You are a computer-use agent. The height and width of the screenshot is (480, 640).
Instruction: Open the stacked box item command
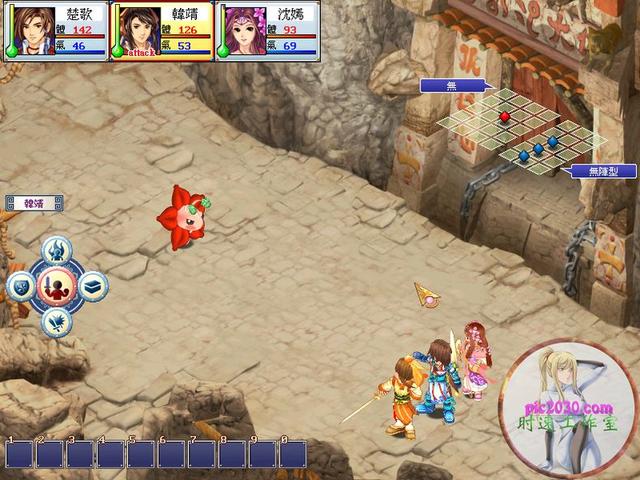[x=93, y=286]
